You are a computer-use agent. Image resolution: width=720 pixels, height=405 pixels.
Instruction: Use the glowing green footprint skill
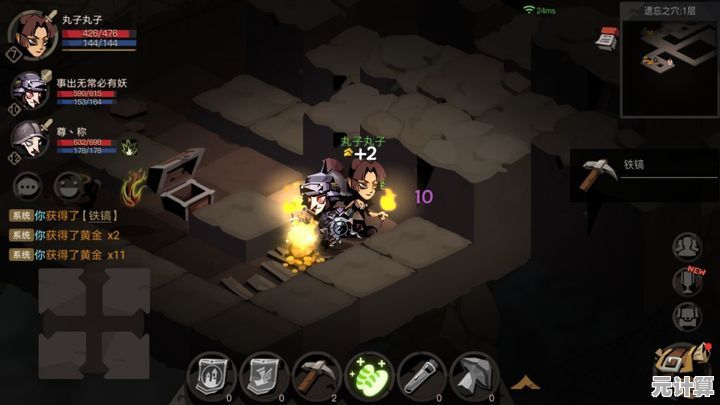tap(368, 376)
